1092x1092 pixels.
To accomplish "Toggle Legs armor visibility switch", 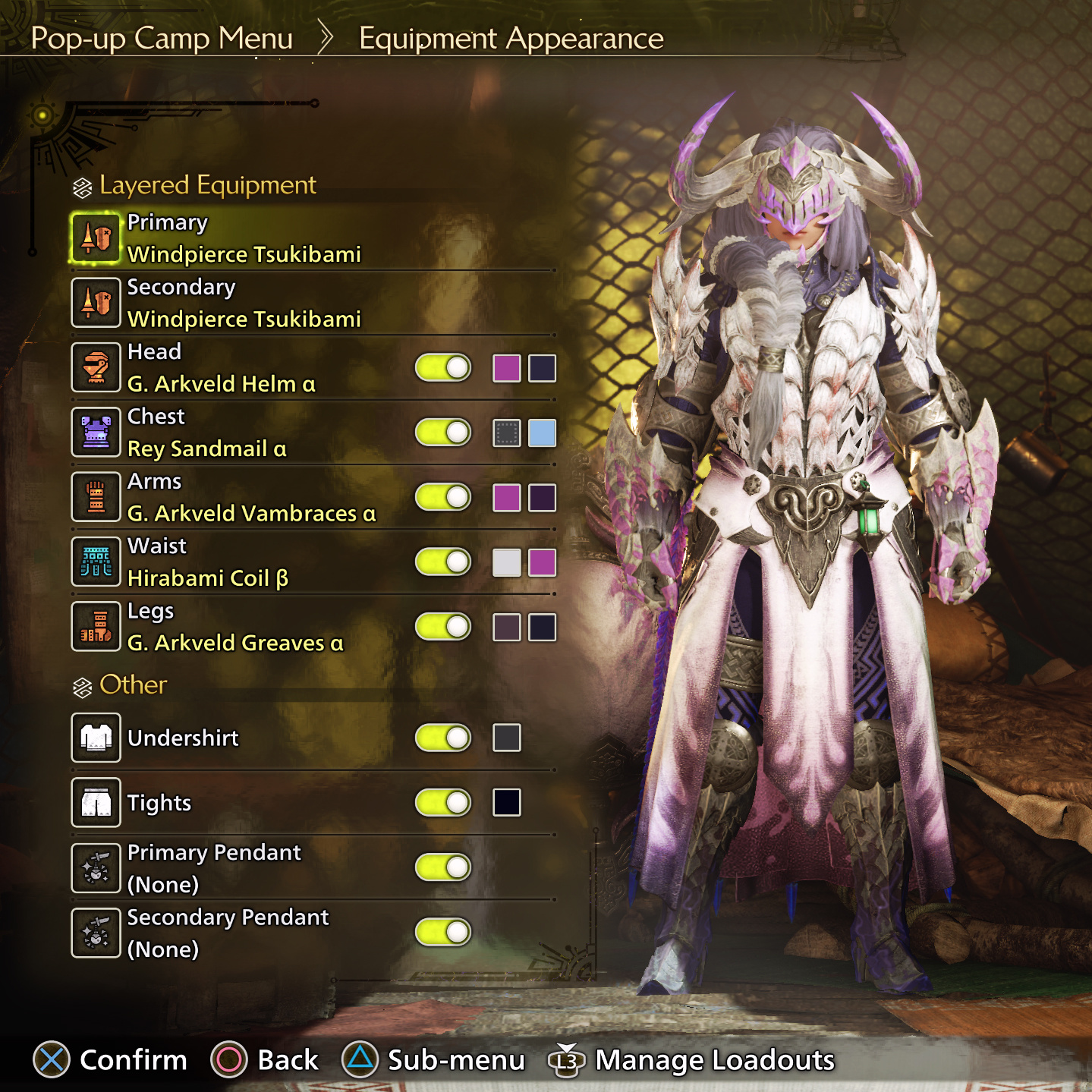I will click(443, 627).
